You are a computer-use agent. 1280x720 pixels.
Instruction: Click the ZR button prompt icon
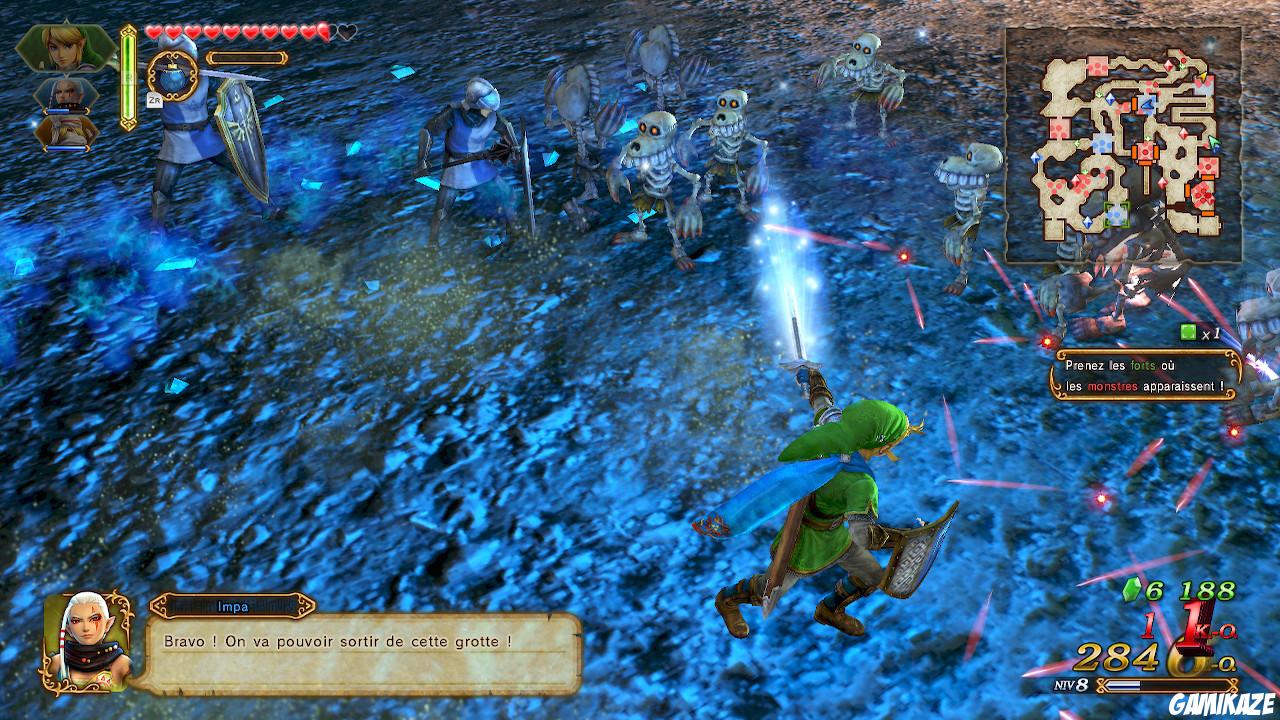pyautogui.click(x=153, y=99)
